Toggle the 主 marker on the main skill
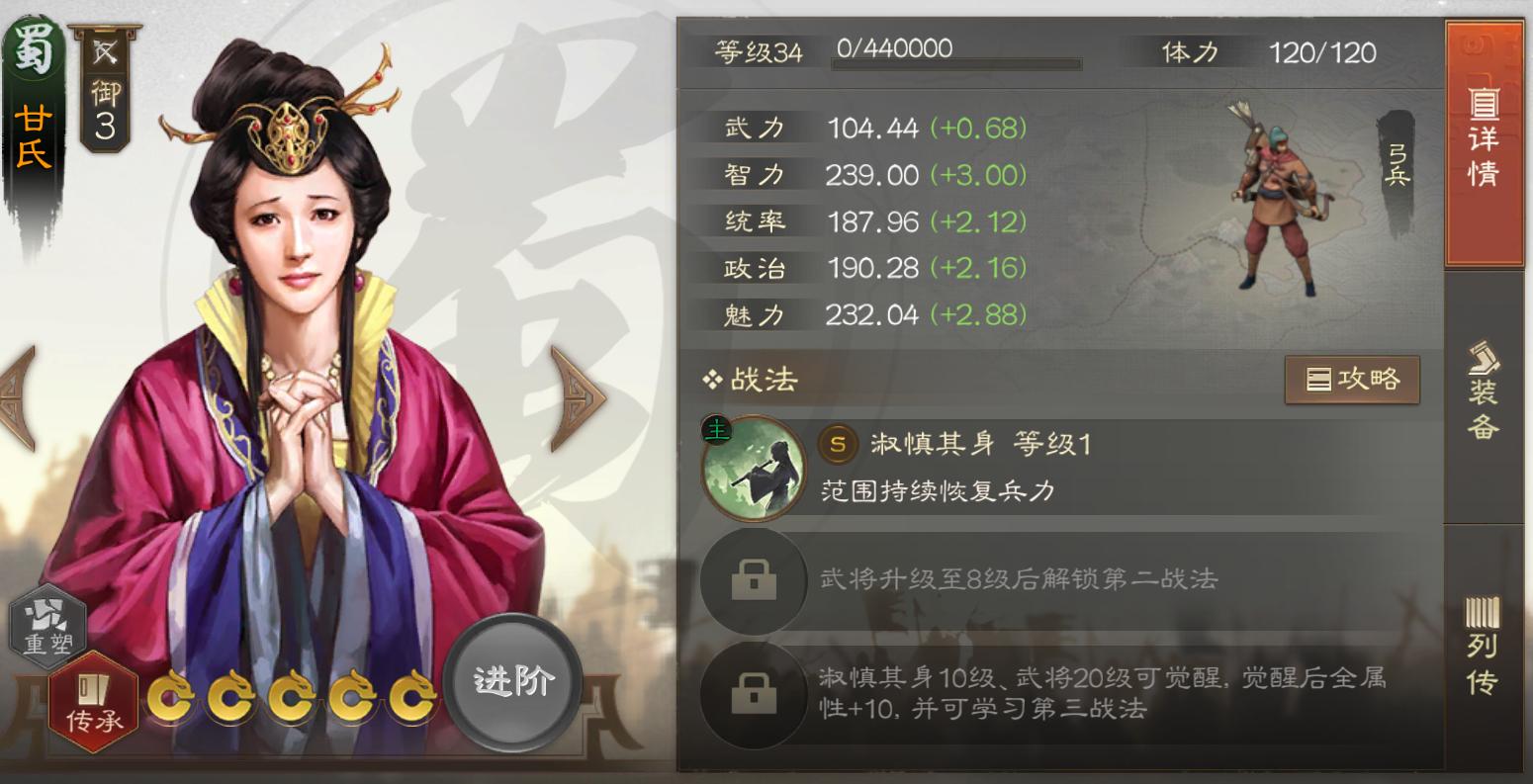Image resolution: width=1533 pixels, height=784 pixels. click(717, 430)
